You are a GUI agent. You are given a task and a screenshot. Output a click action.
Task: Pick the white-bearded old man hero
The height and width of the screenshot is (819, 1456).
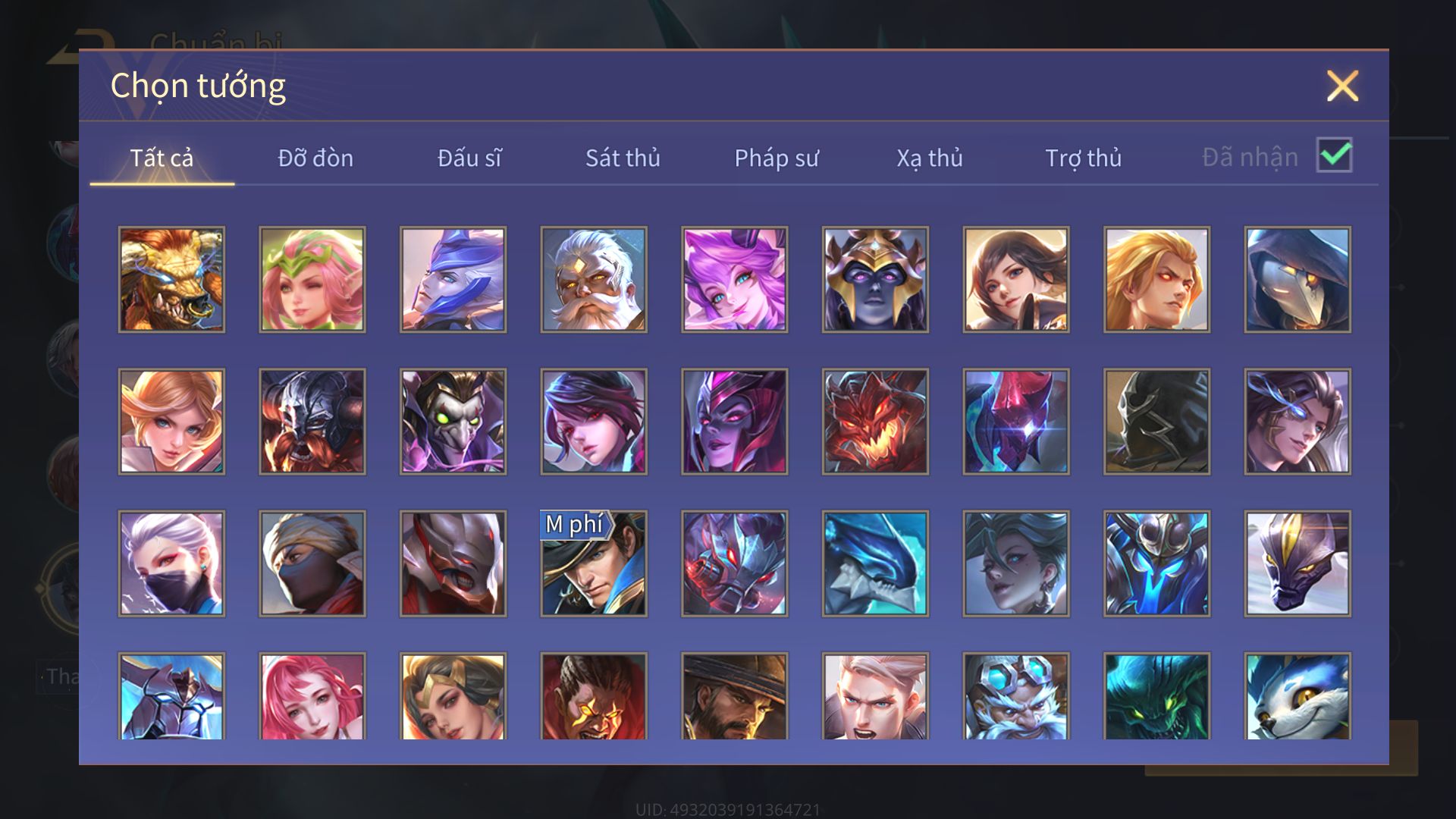594,280
